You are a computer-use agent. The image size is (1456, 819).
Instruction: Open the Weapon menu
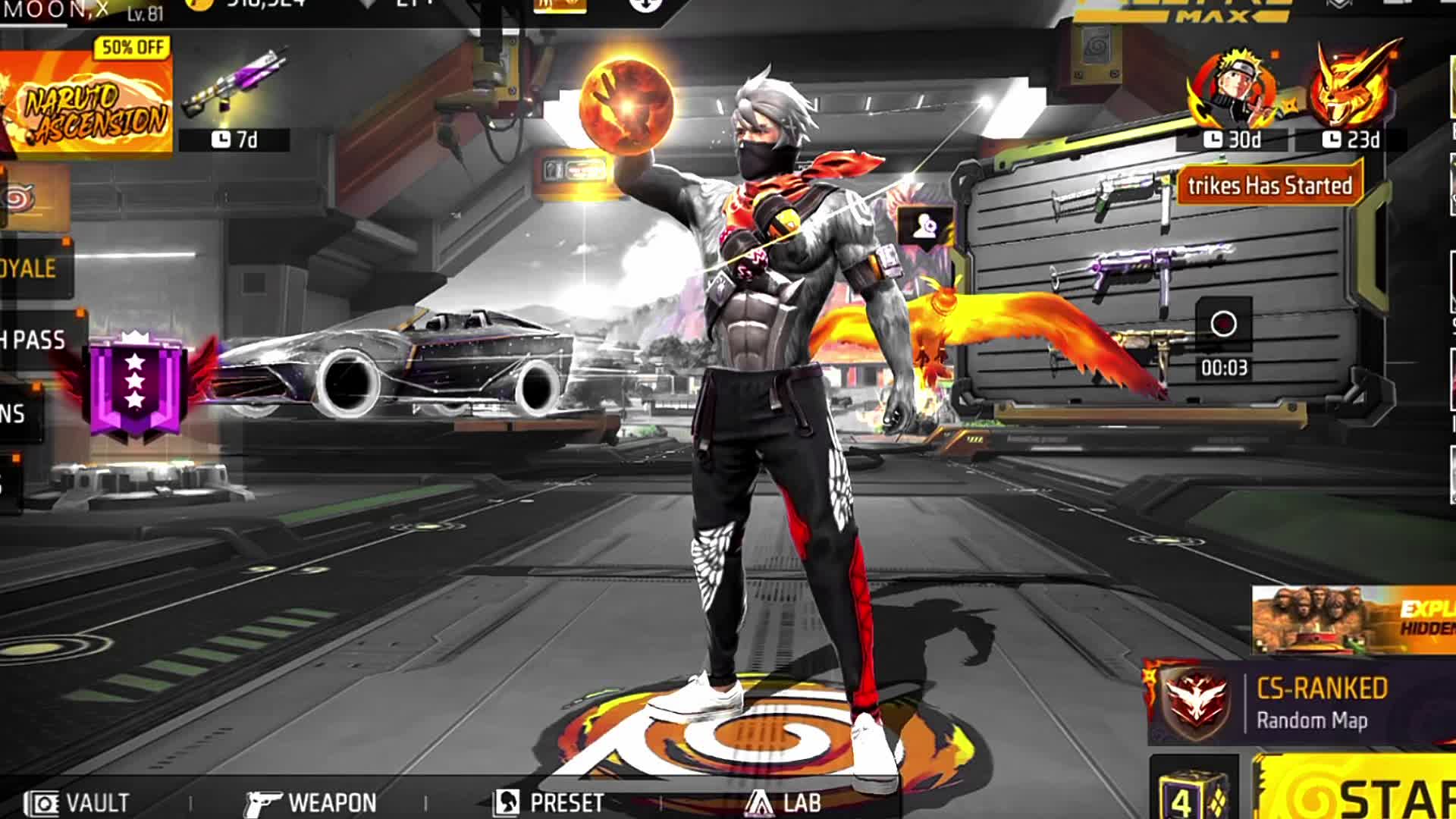(311, 802)
